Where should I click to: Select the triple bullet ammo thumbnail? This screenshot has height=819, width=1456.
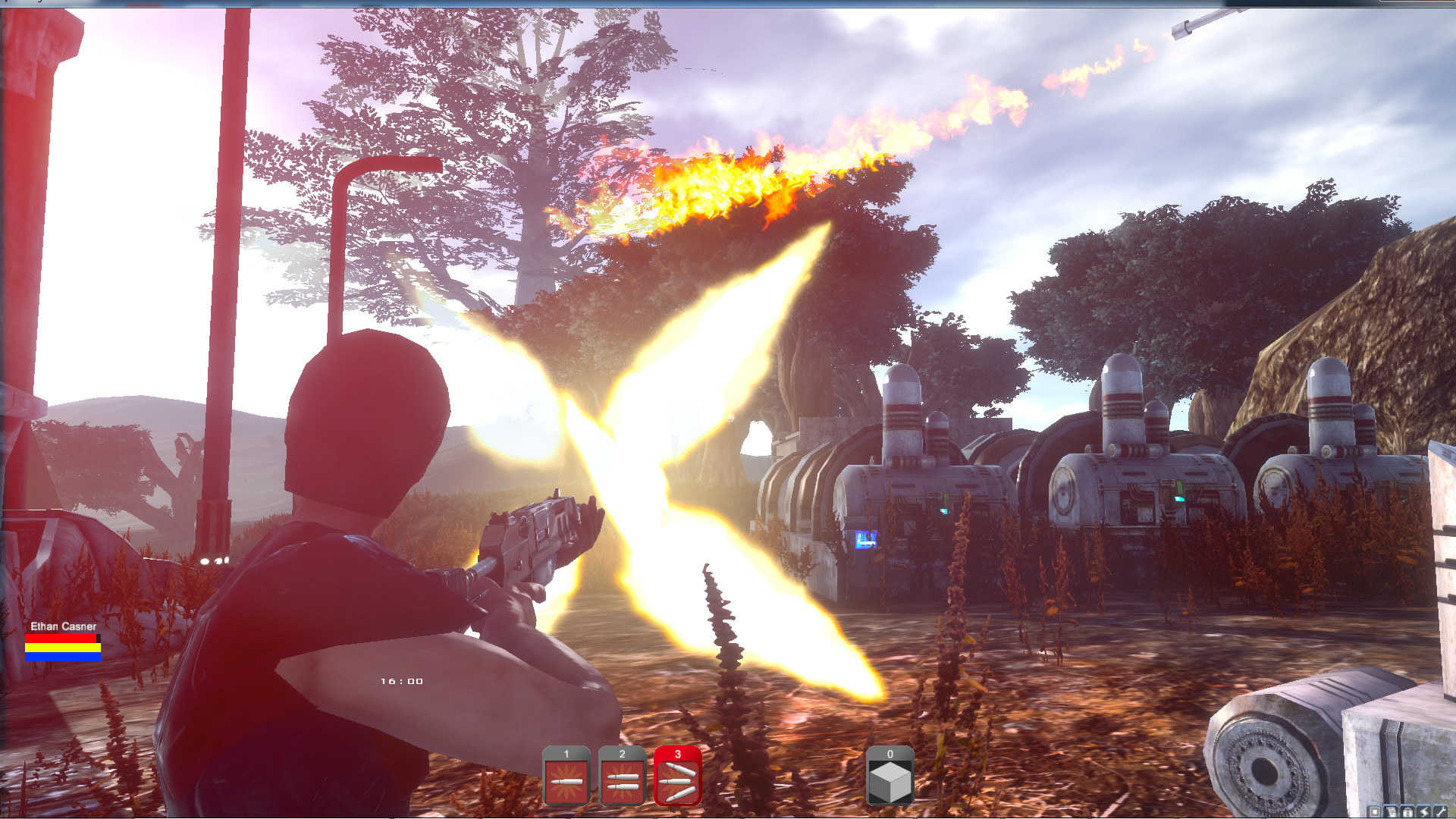pyautogui.click(x=677, y=777)
